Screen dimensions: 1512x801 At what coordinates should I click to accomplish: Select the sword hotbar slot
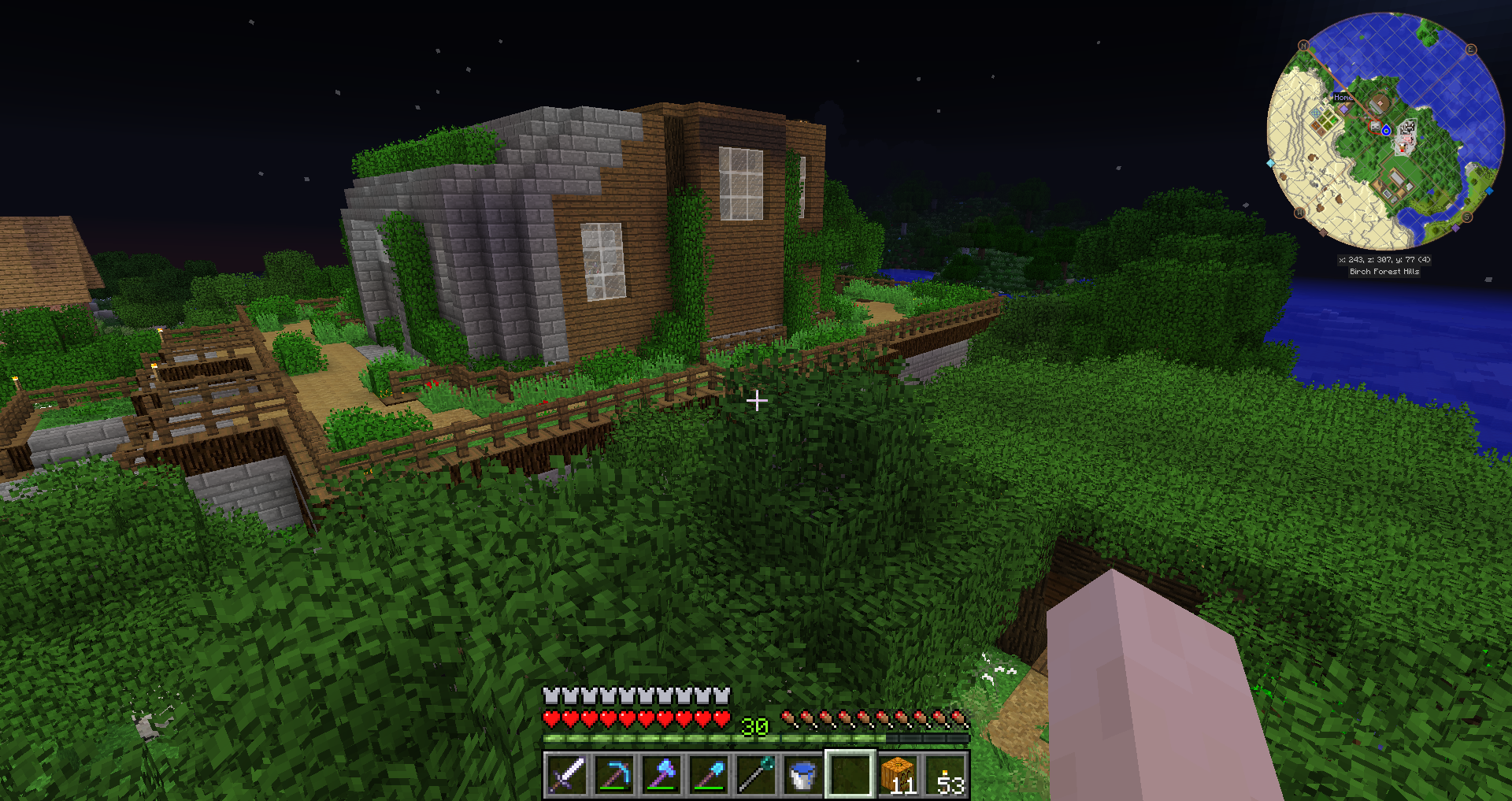pos(566,775)
